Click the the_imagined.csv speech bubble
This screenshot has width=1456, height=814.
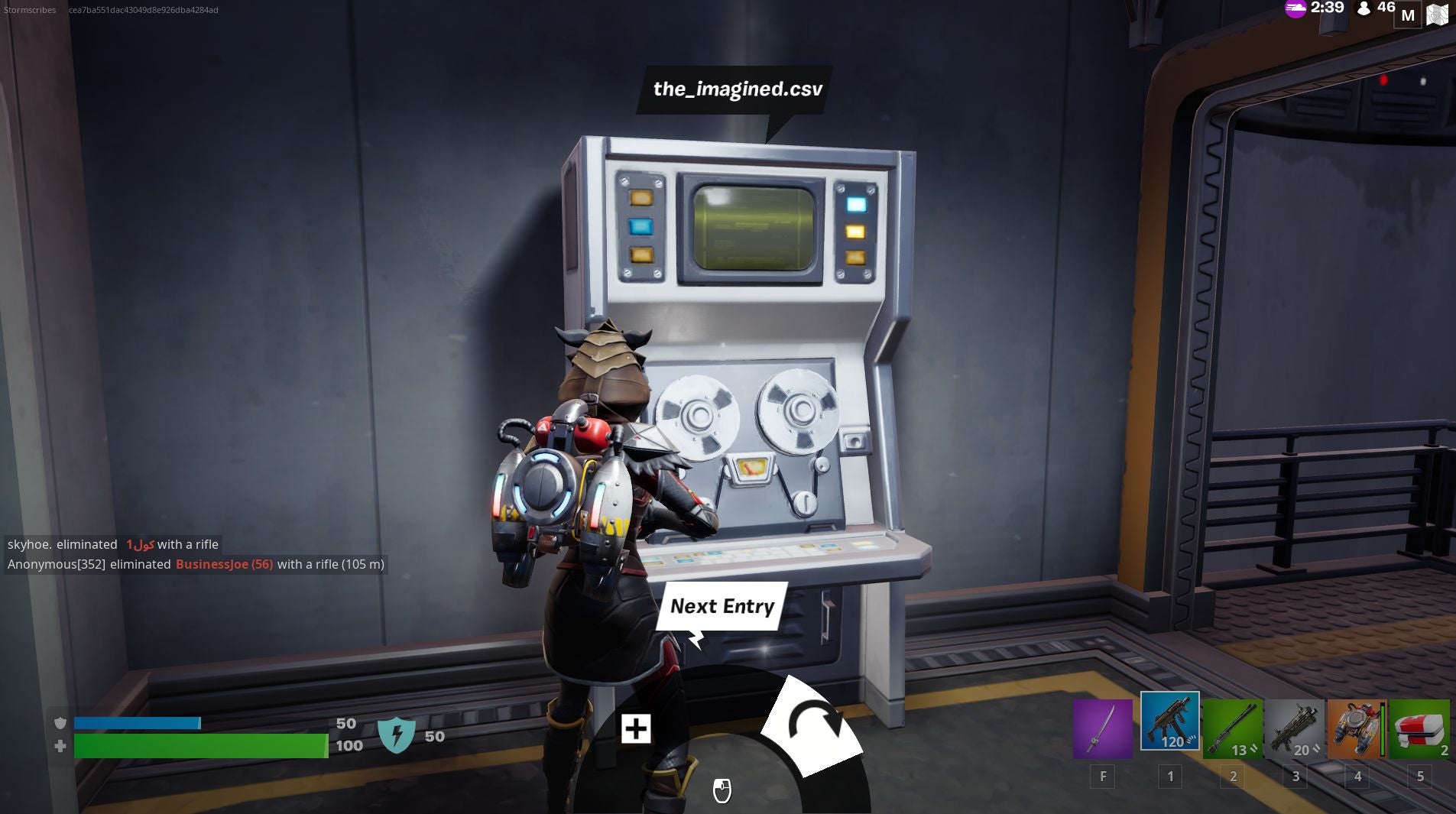click(x=735, y=88)
